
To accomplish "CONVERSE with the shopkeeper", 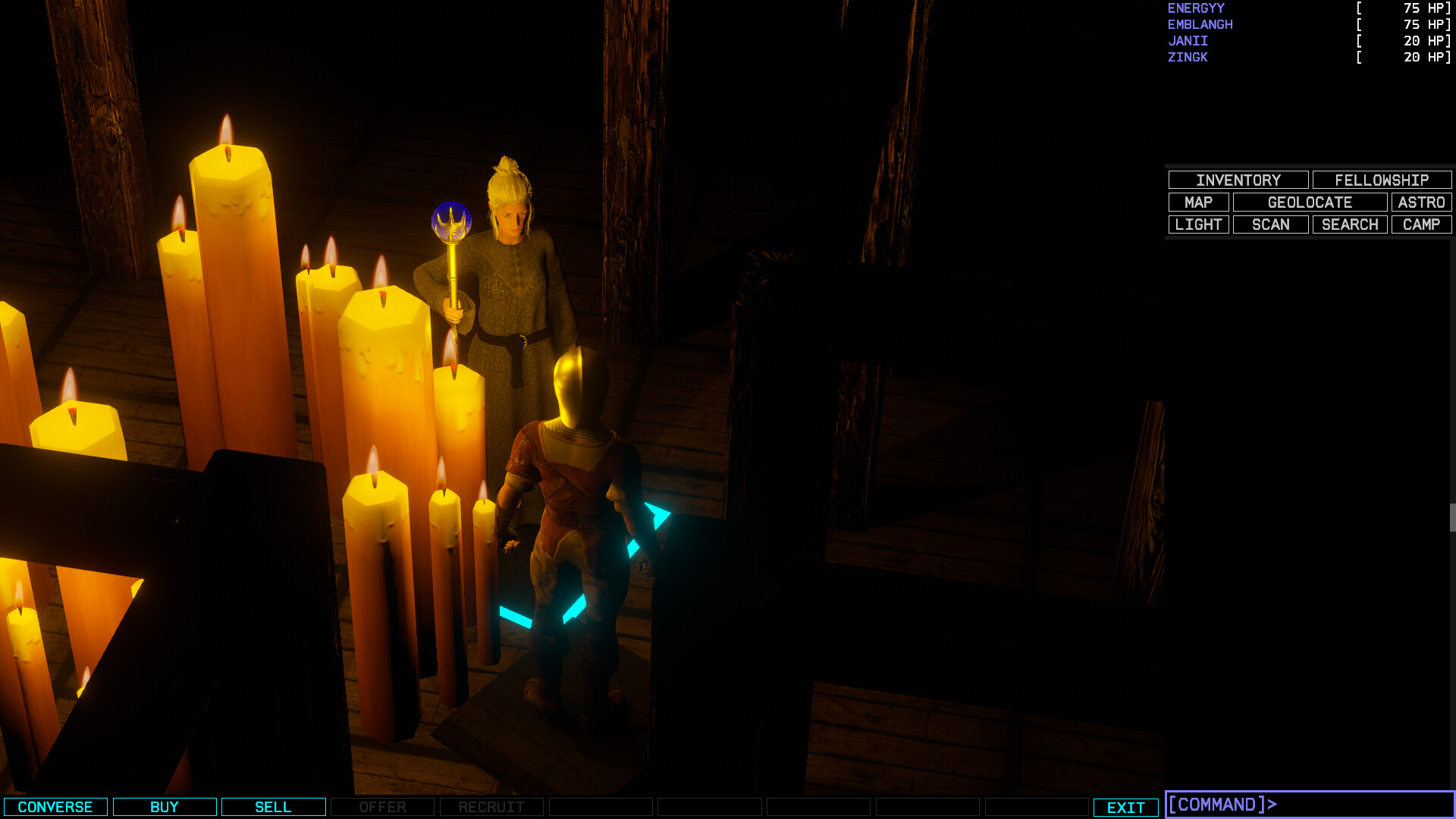I will click(55, 807).
